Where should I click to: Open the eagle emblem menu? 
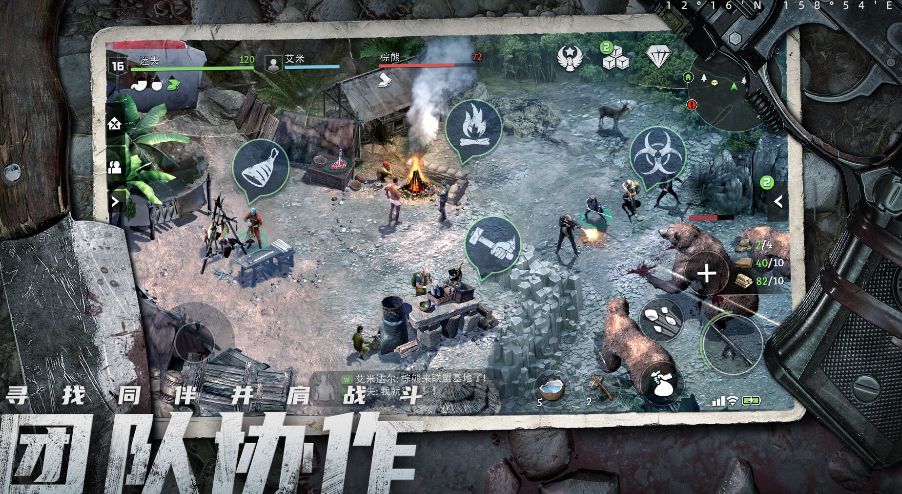pos(571,58)
